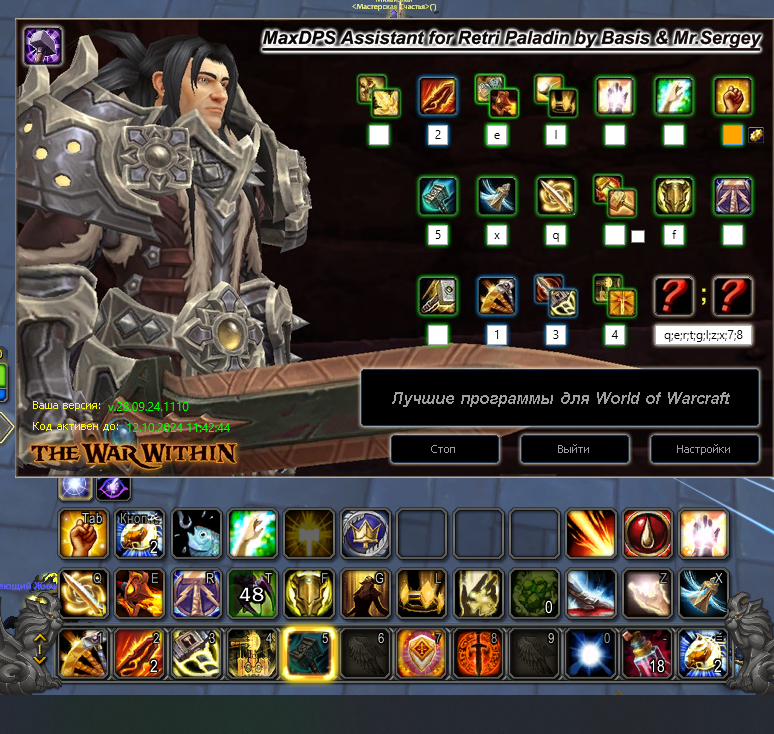Activate the golden fist ability bound to Tab

[83, 534]
